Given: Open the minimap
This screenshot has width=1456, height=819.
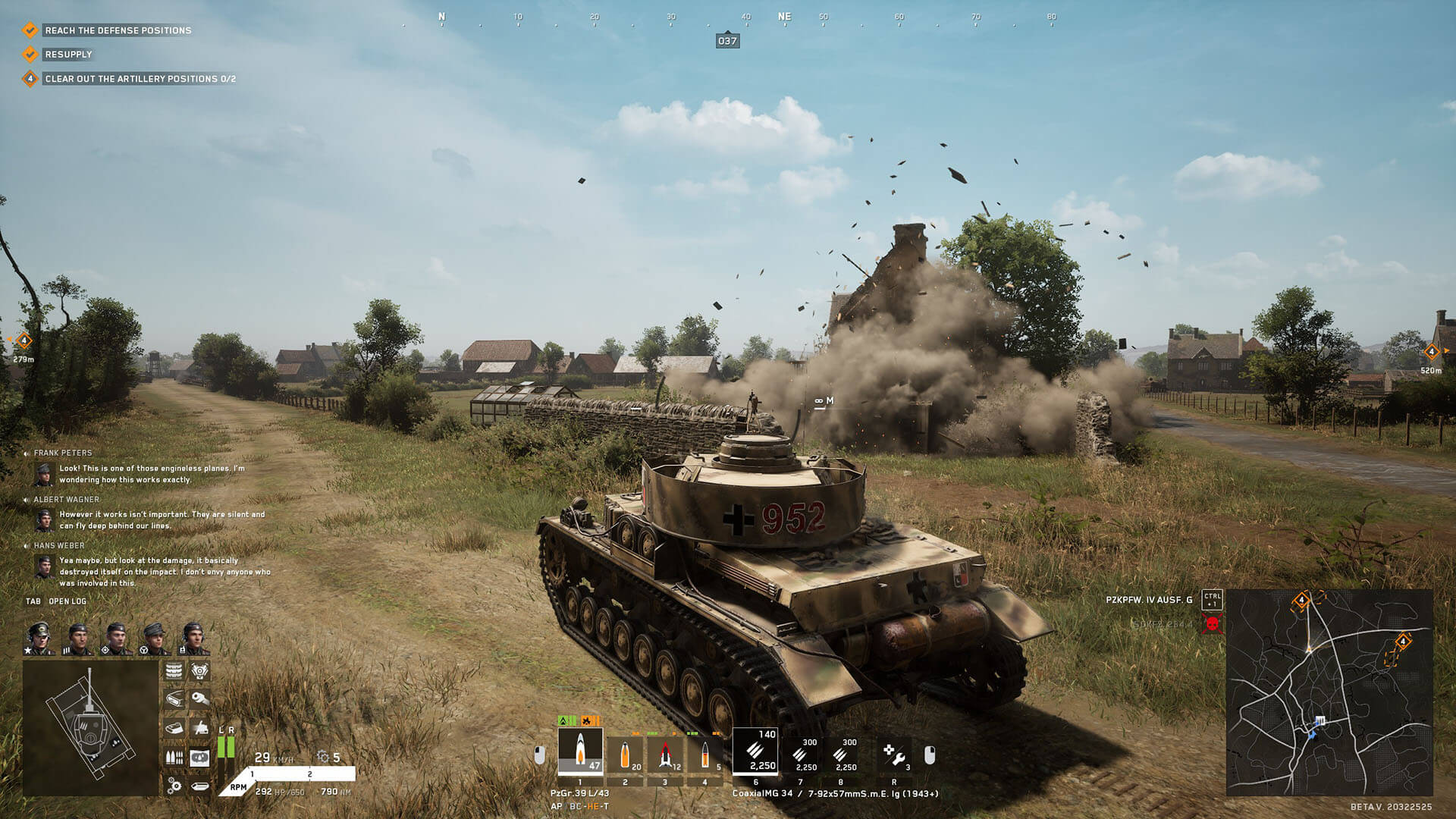Looking at the screenshot, I should (x=1329, y=692).
